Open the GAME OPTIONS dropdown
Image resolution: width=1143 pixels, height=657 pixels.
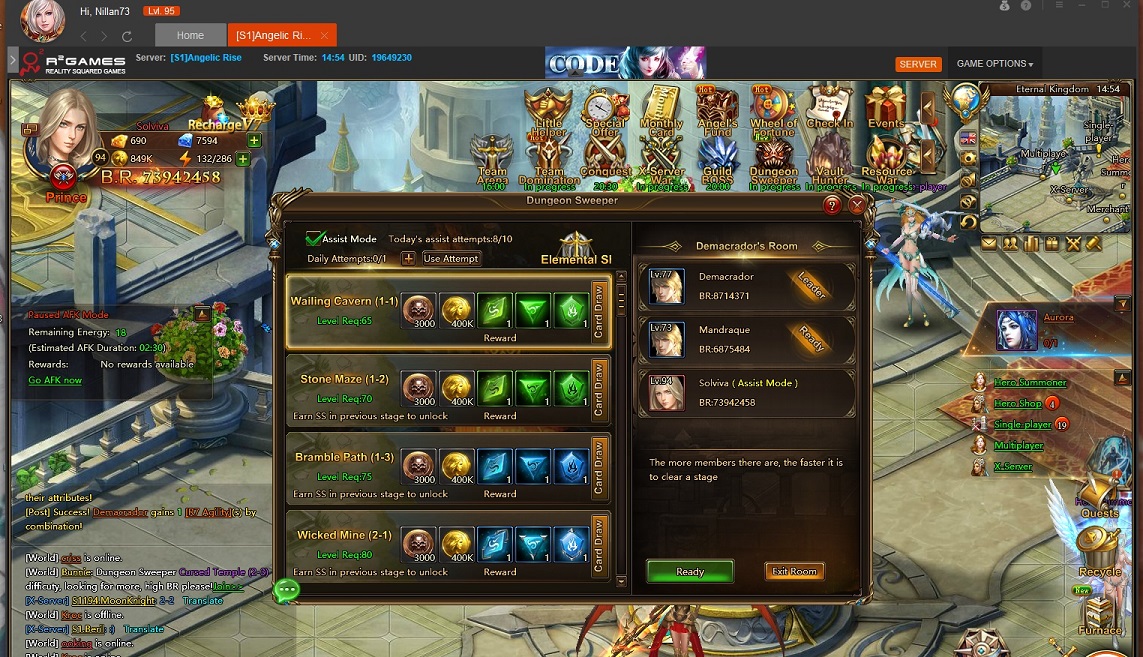click(x=994, y=64)
